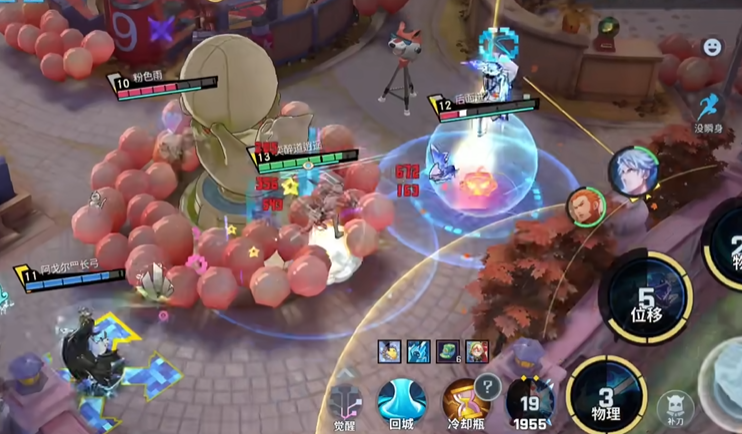This screenshot has width=742, height=434.
Task: Pick the blonde character item icon
Action: [476, 351]
